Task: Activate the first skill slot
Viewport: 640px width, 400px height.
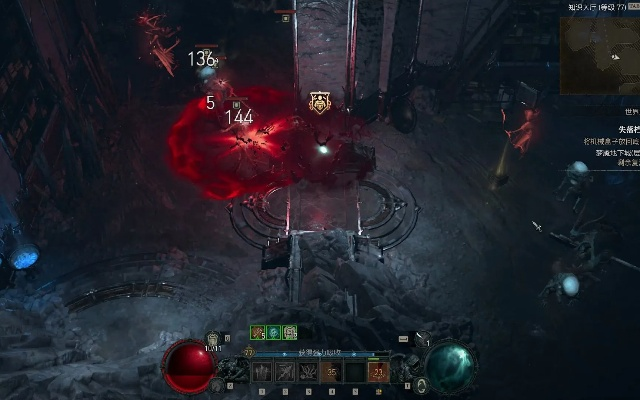Action: 262,372
